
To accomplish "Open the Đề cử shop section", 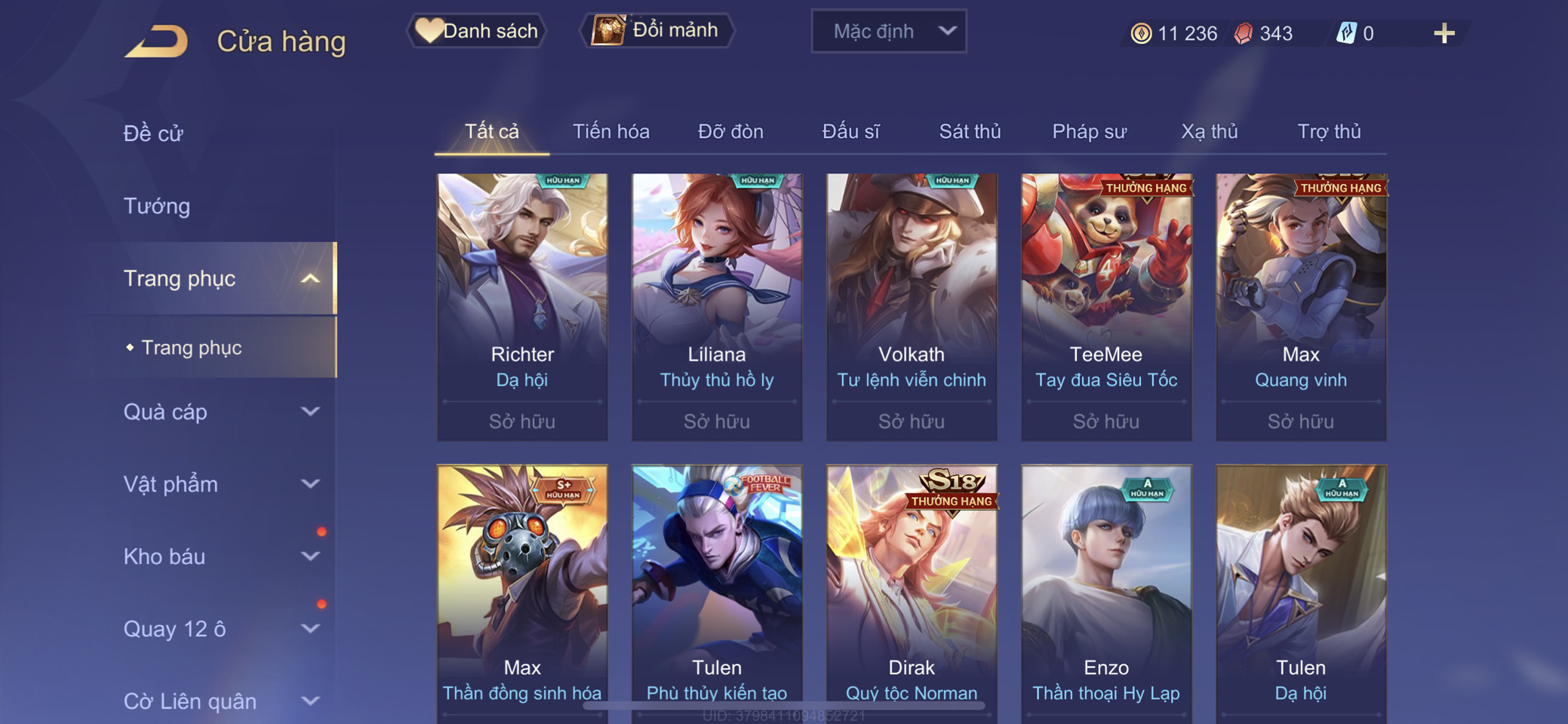I will click(x=153, y=133).
